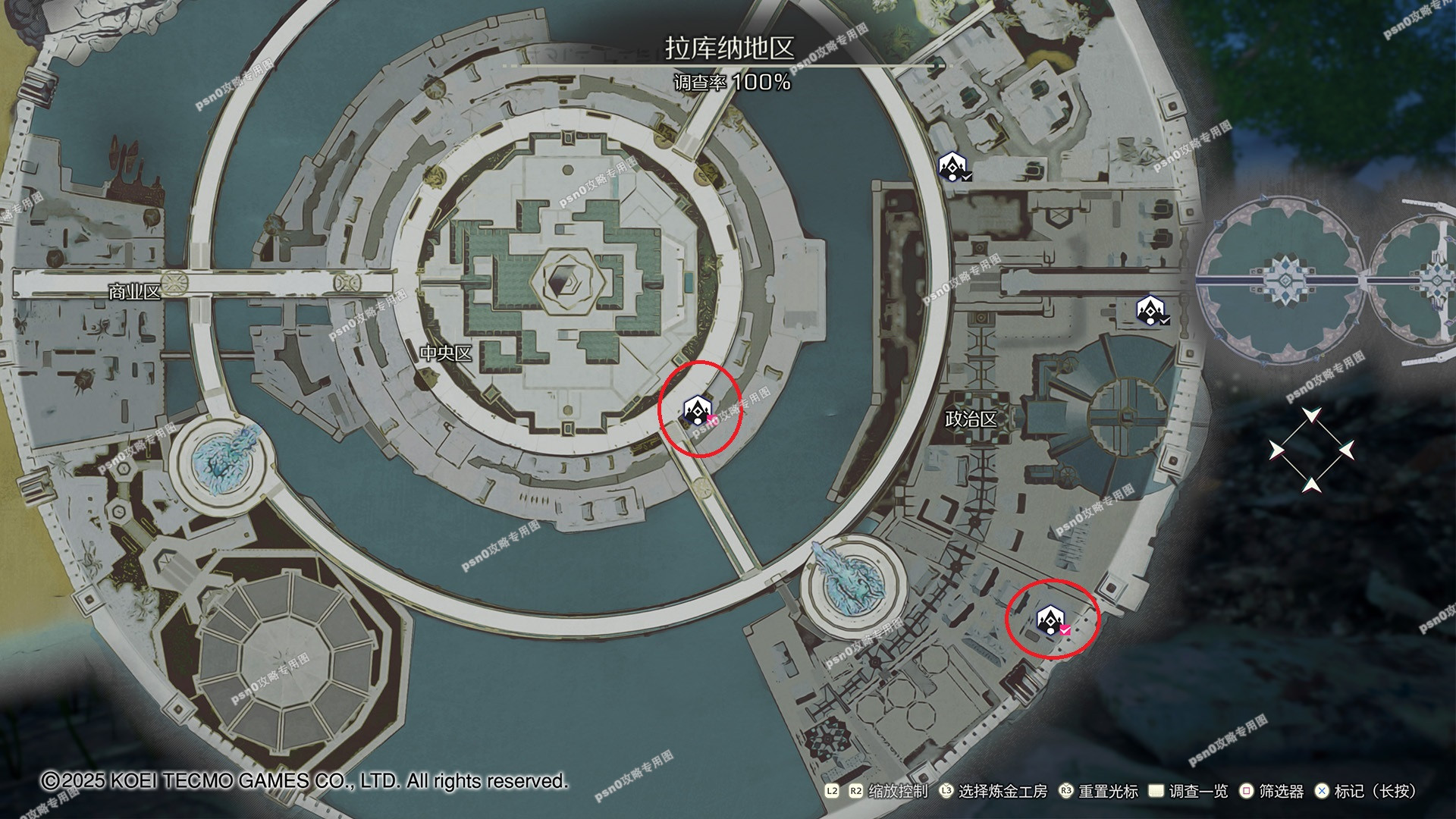1456x819 pixels.
Task: Select the red-circled workshop marker below 政治区
Action: (1051, 620)
